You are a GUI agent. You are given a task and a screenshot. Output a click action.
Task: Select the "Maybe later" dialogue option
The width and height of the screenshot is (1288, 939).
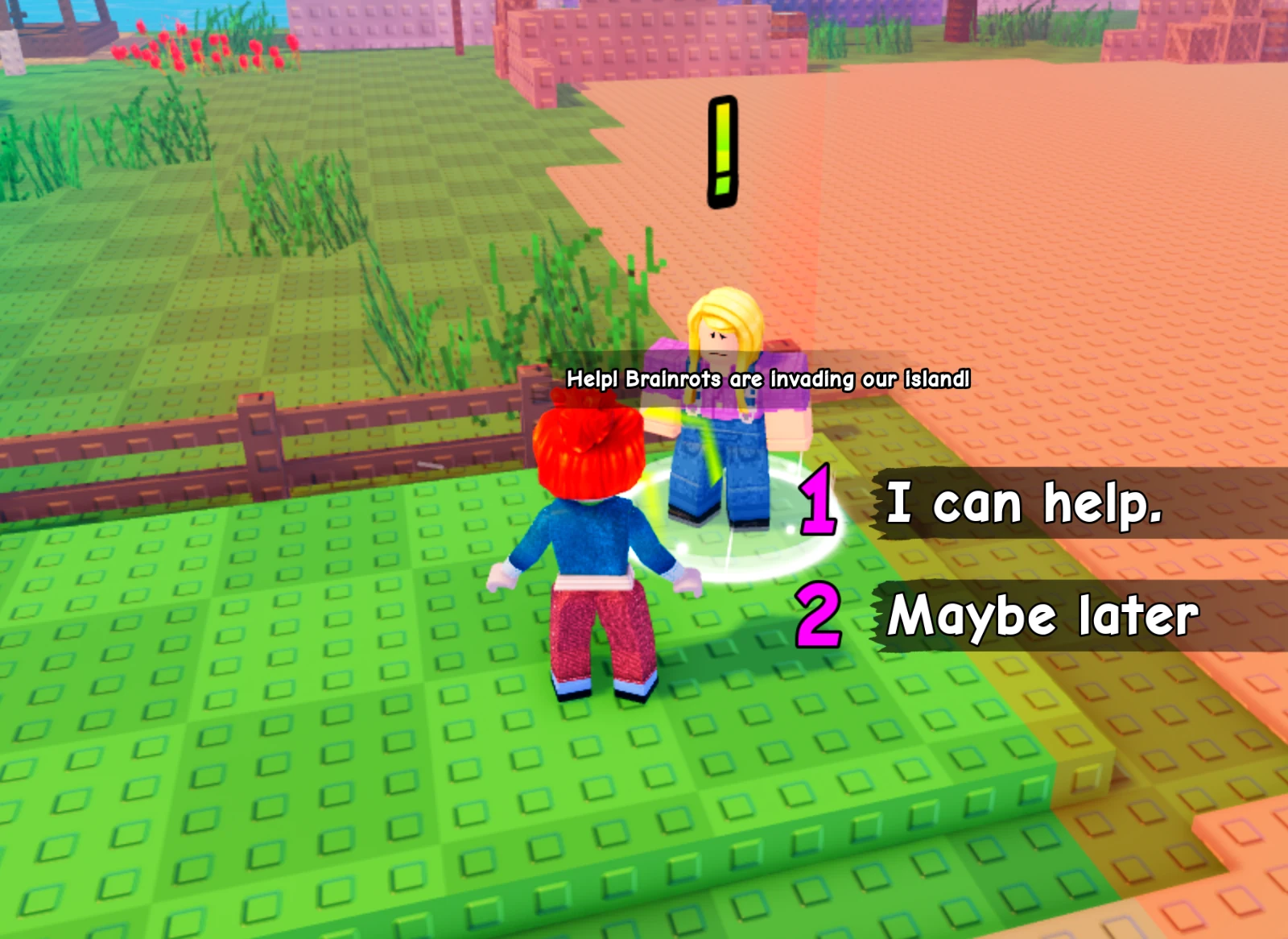[1042, 616]
